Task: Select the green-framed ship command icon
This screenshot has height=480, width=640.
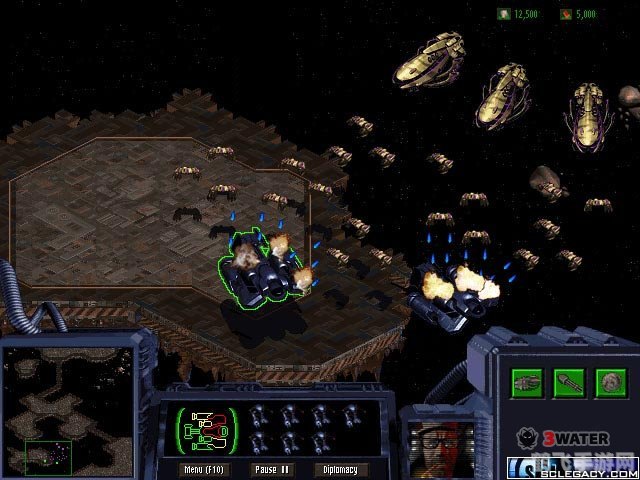Action: tap(528, 382)
